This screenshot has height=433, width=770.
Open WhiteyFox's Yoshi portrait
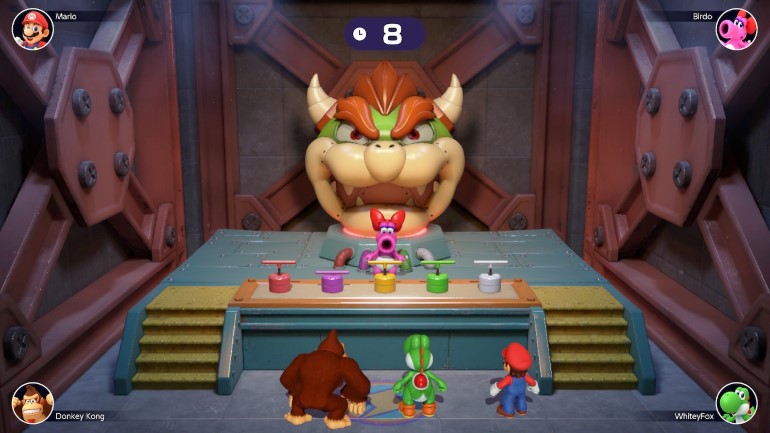click(x=737, y=403)
